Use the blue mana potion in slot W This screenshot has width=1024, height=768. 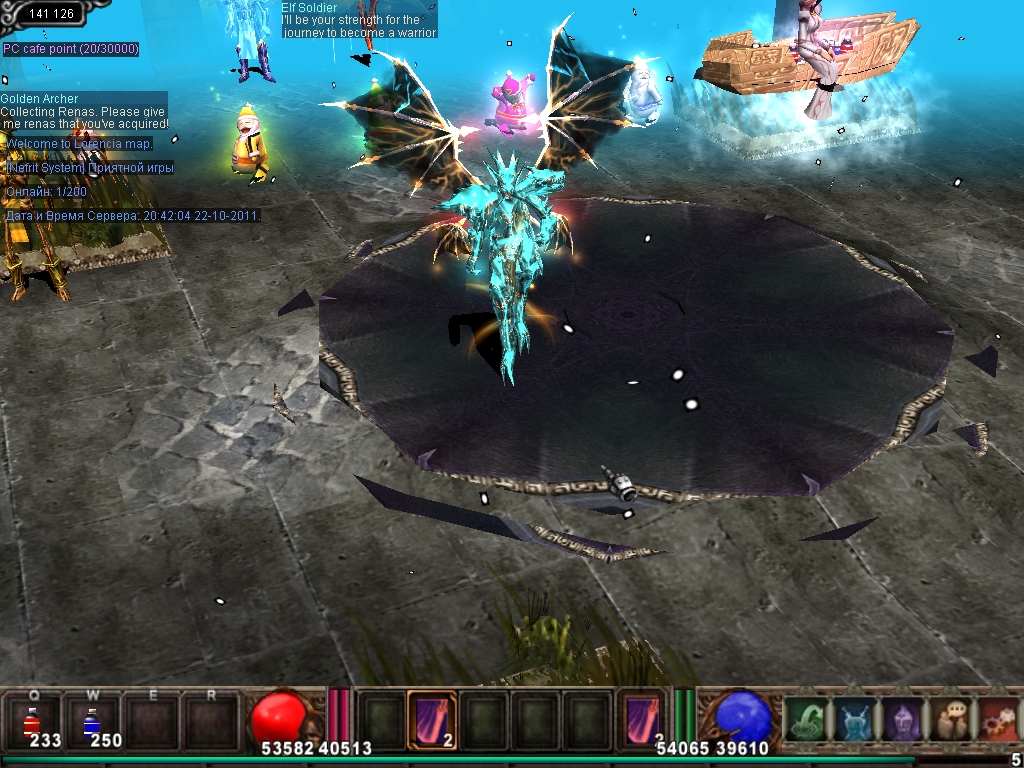[x=91, y=721]
